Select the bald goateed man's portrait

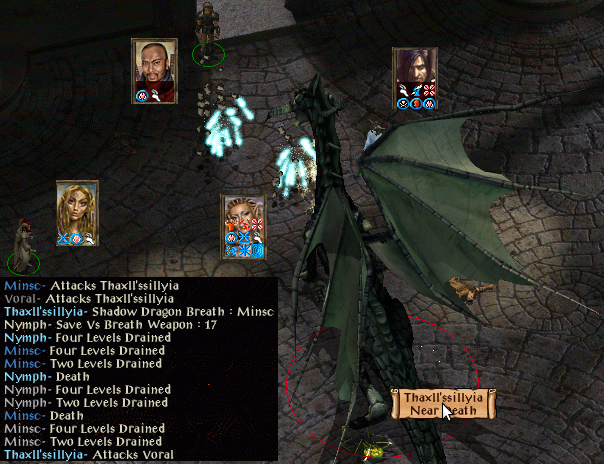tap(155, 65)
